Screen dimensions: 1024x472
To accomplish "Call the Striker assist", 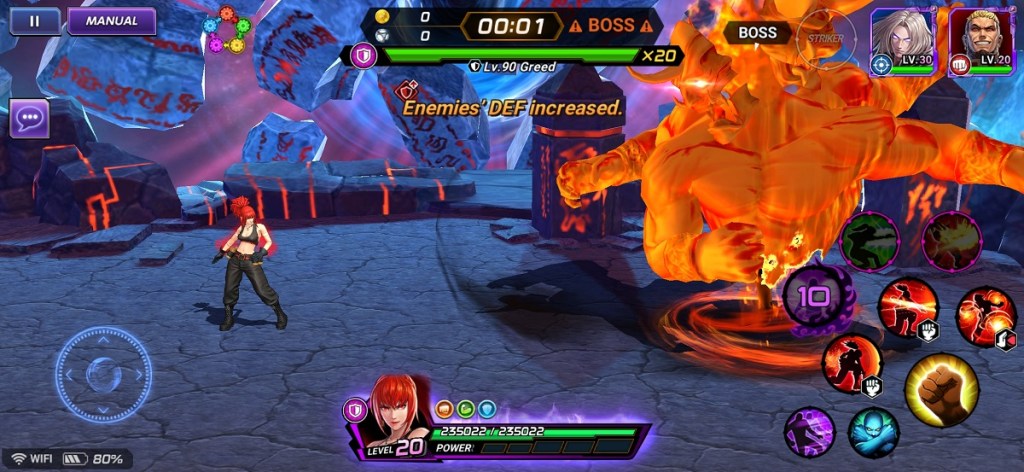I will coord(826,39).
